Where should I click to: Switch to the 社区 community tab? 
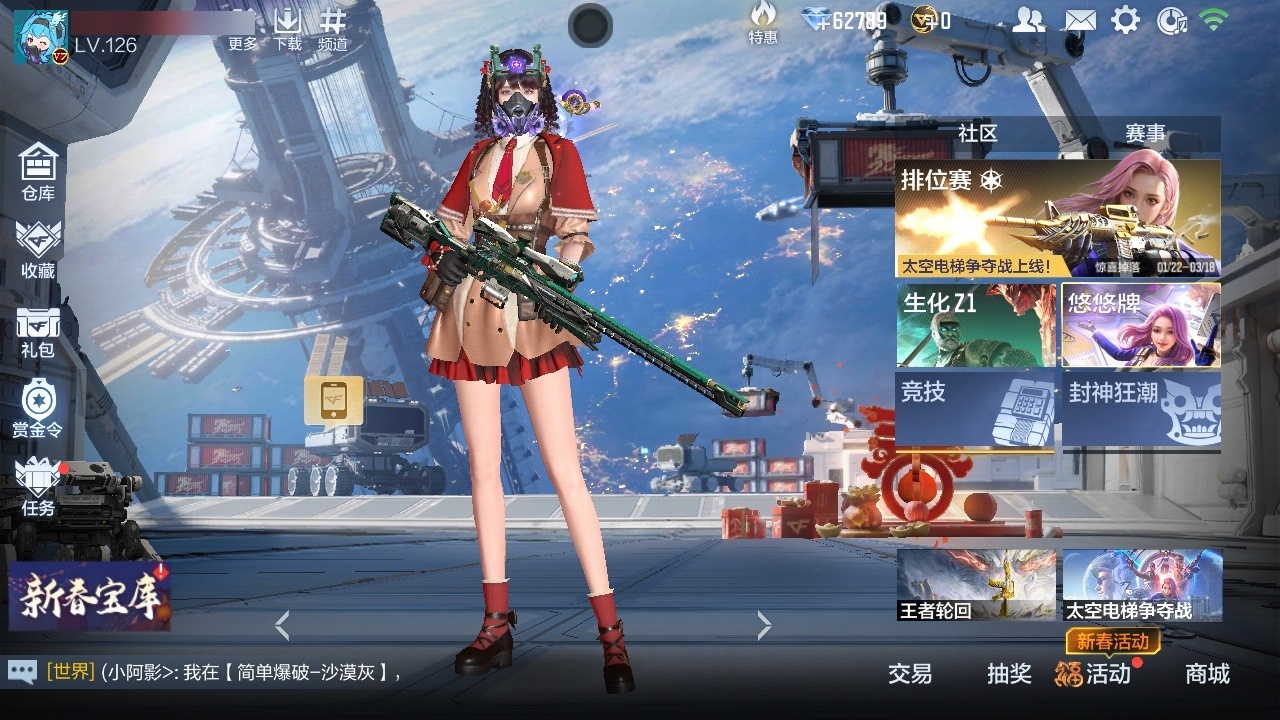tap(977, 133)
